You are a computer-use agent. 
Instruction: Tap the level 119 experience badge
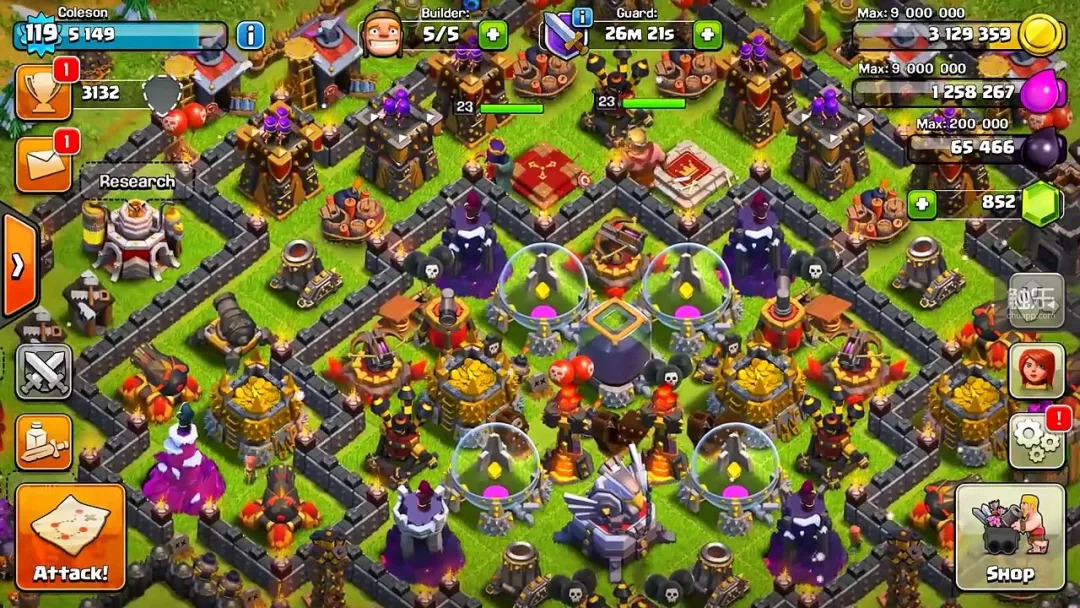point(40,33)
